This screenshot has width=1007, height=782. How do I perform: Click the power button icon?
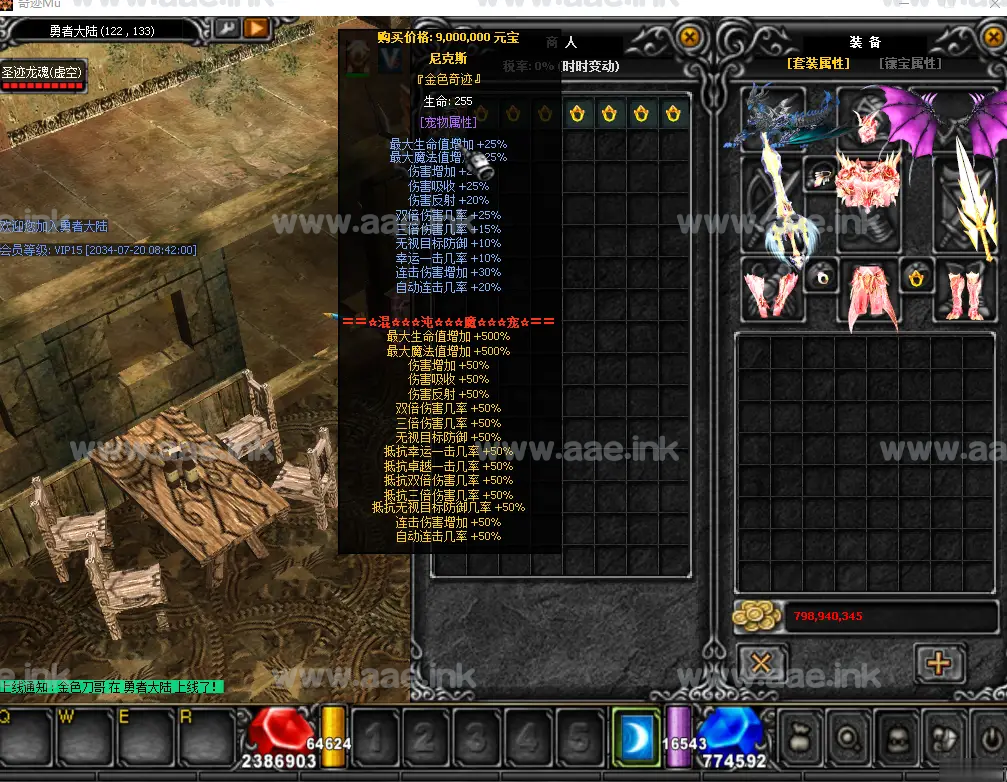[990, 739]
